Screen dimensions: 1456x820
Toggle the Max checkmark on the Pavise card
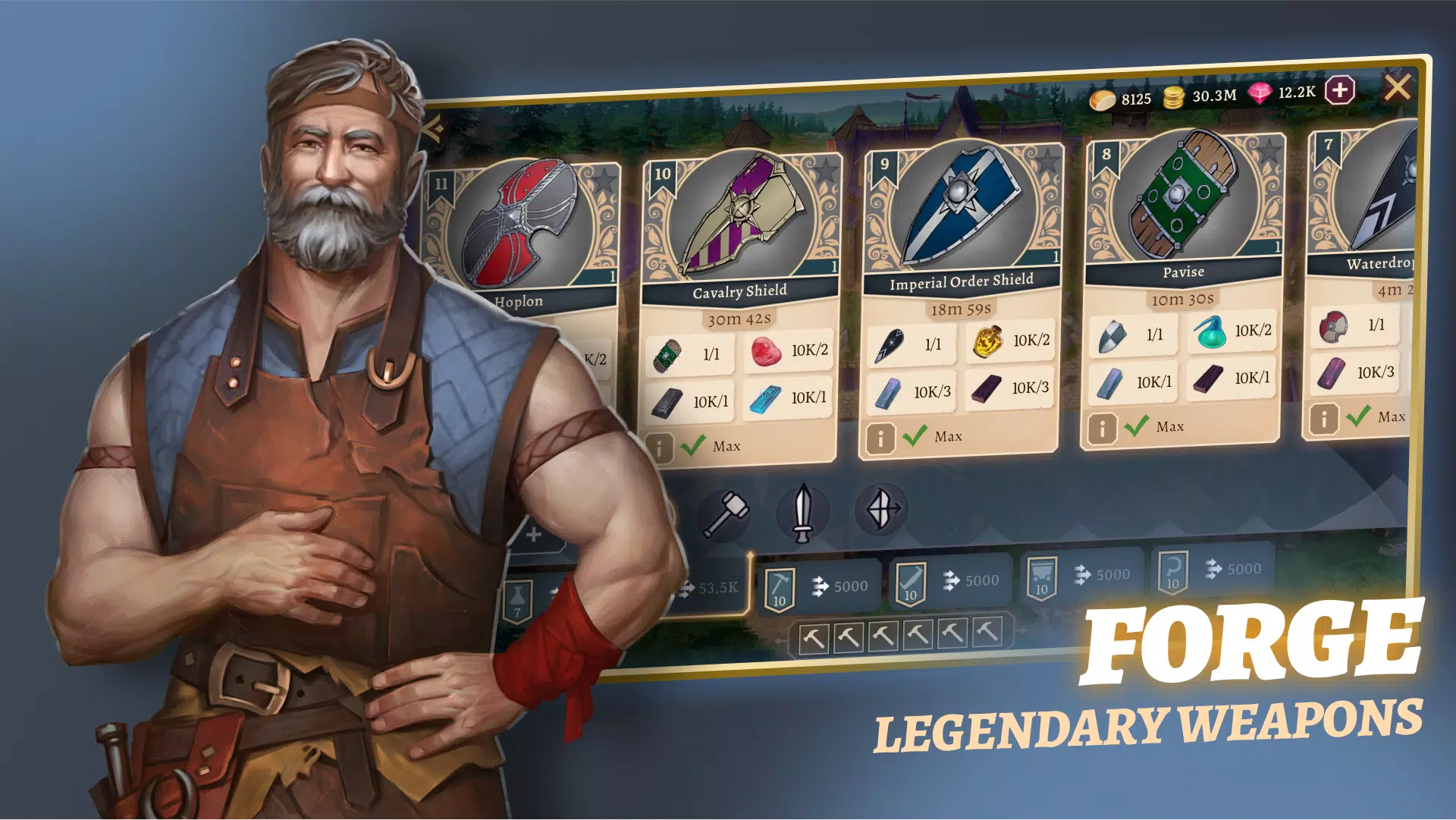click(x=1136, y=426)
